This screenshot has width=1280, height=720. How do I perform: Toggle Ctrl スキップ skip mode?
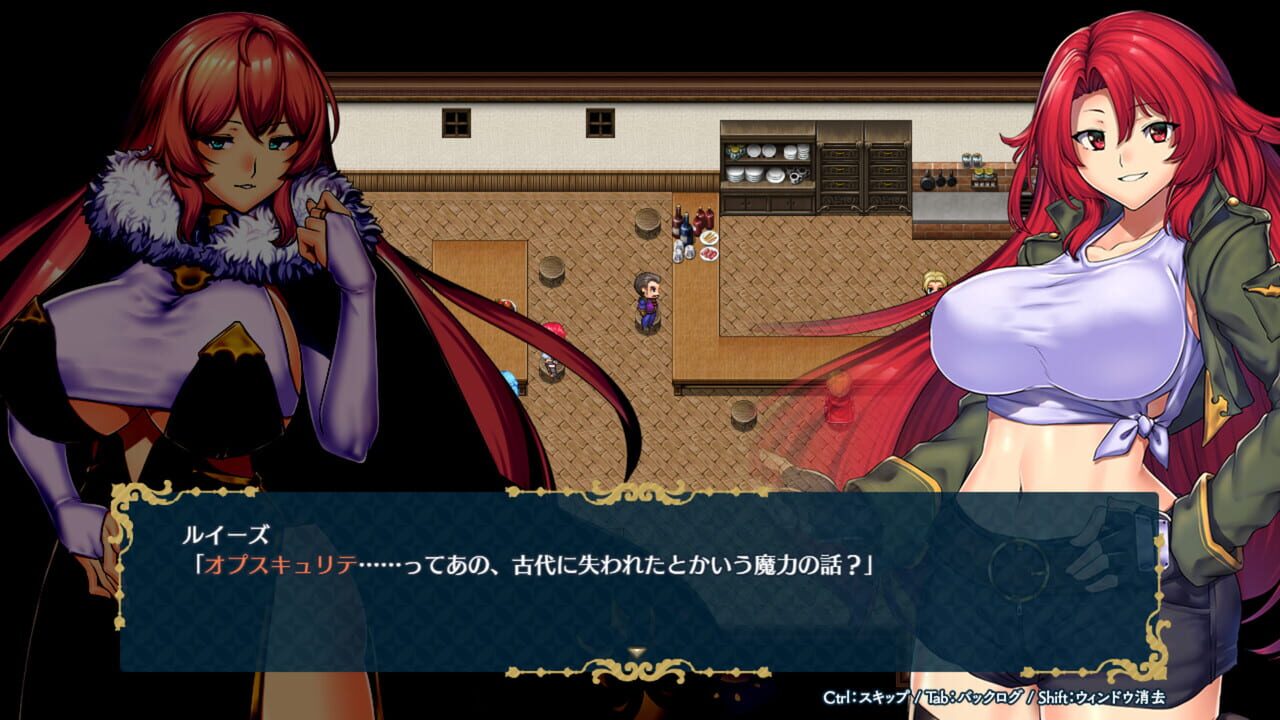866,698
